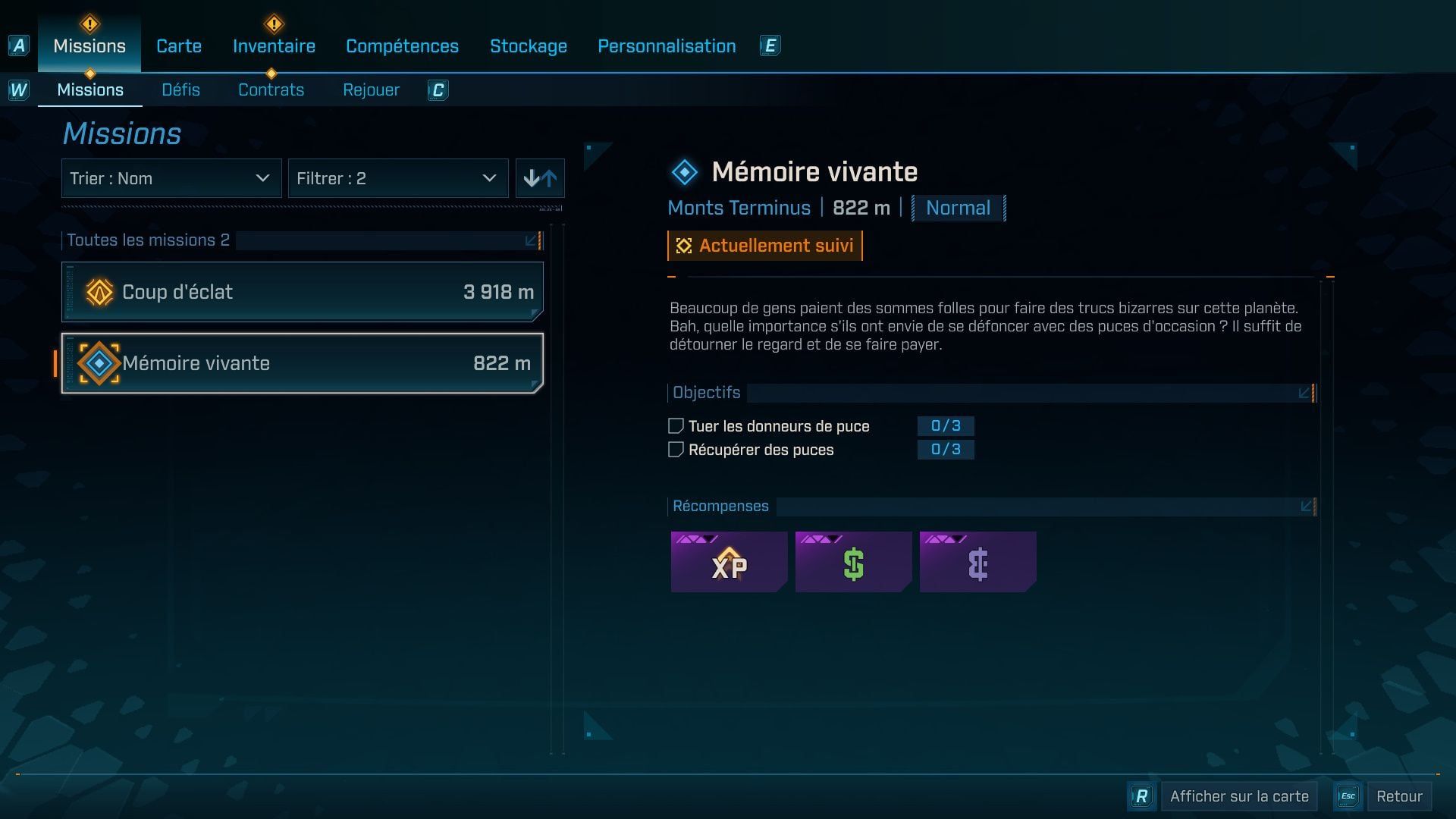Click the Retour button
This screenshot has width=1456, height=819.
click(x=1401, y=796)
